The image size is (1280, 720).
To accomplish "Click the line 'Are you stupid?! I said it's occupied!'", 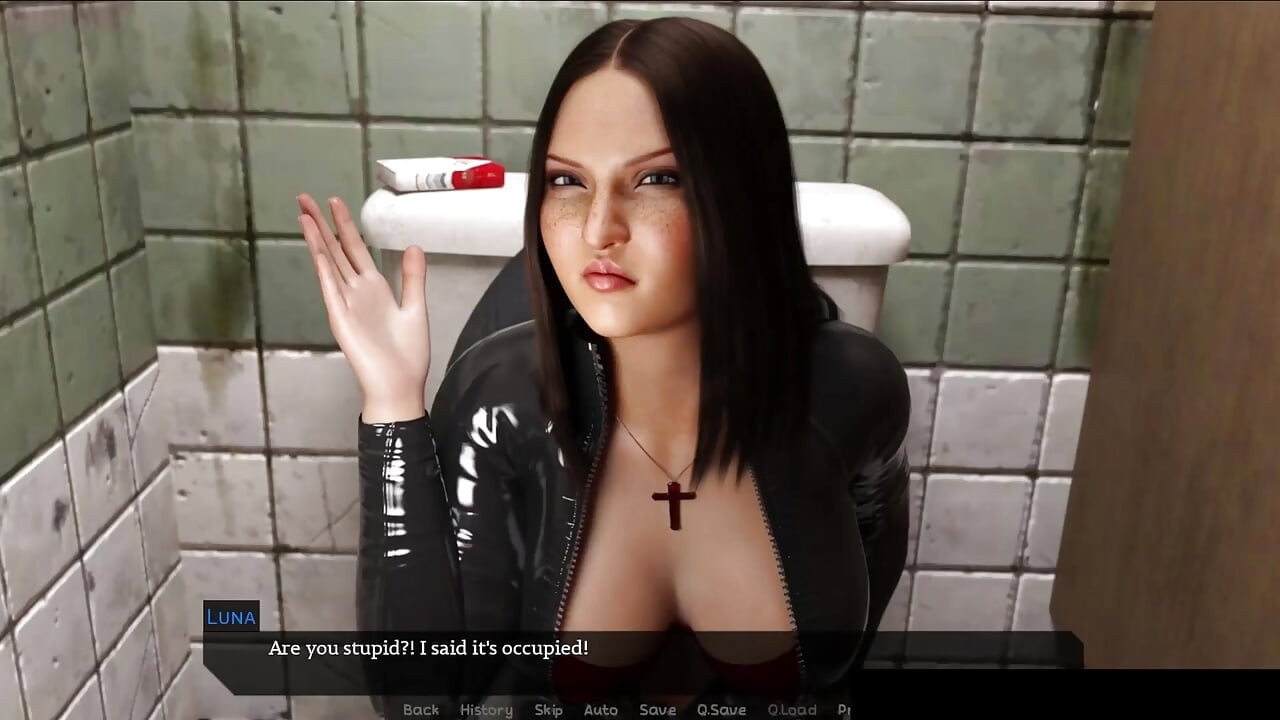I will point(427,646).
